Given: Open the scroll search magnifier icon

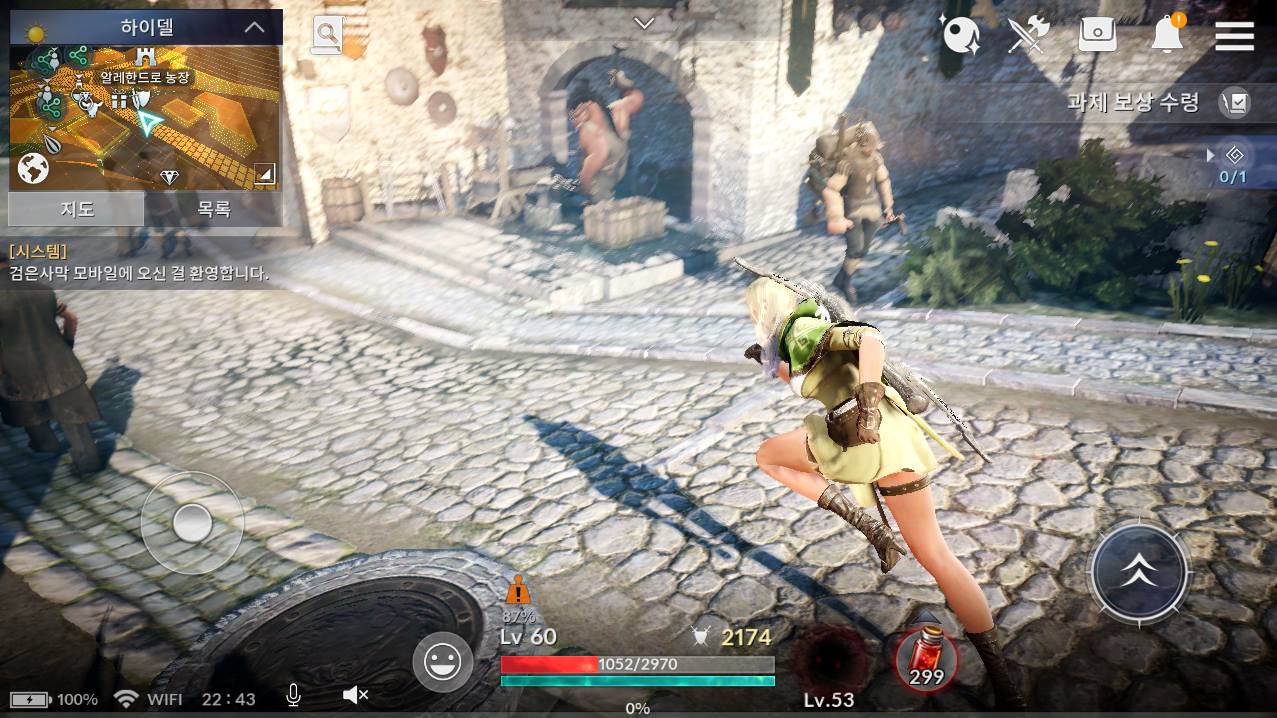Looking at the screenshot, I should click(327, 35).
